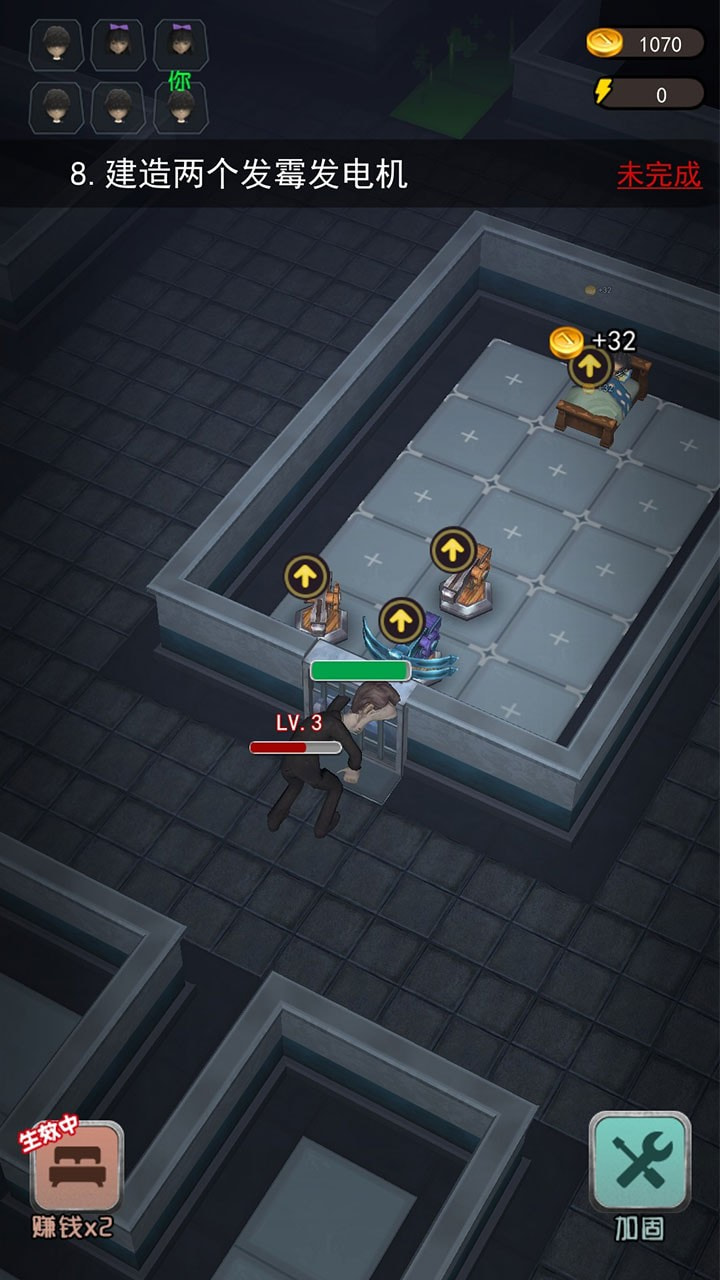Open the quest tracker 建造两个发霉发电机
The height and width of the screenshot is (1280, 720).
[x=239, y=175]
